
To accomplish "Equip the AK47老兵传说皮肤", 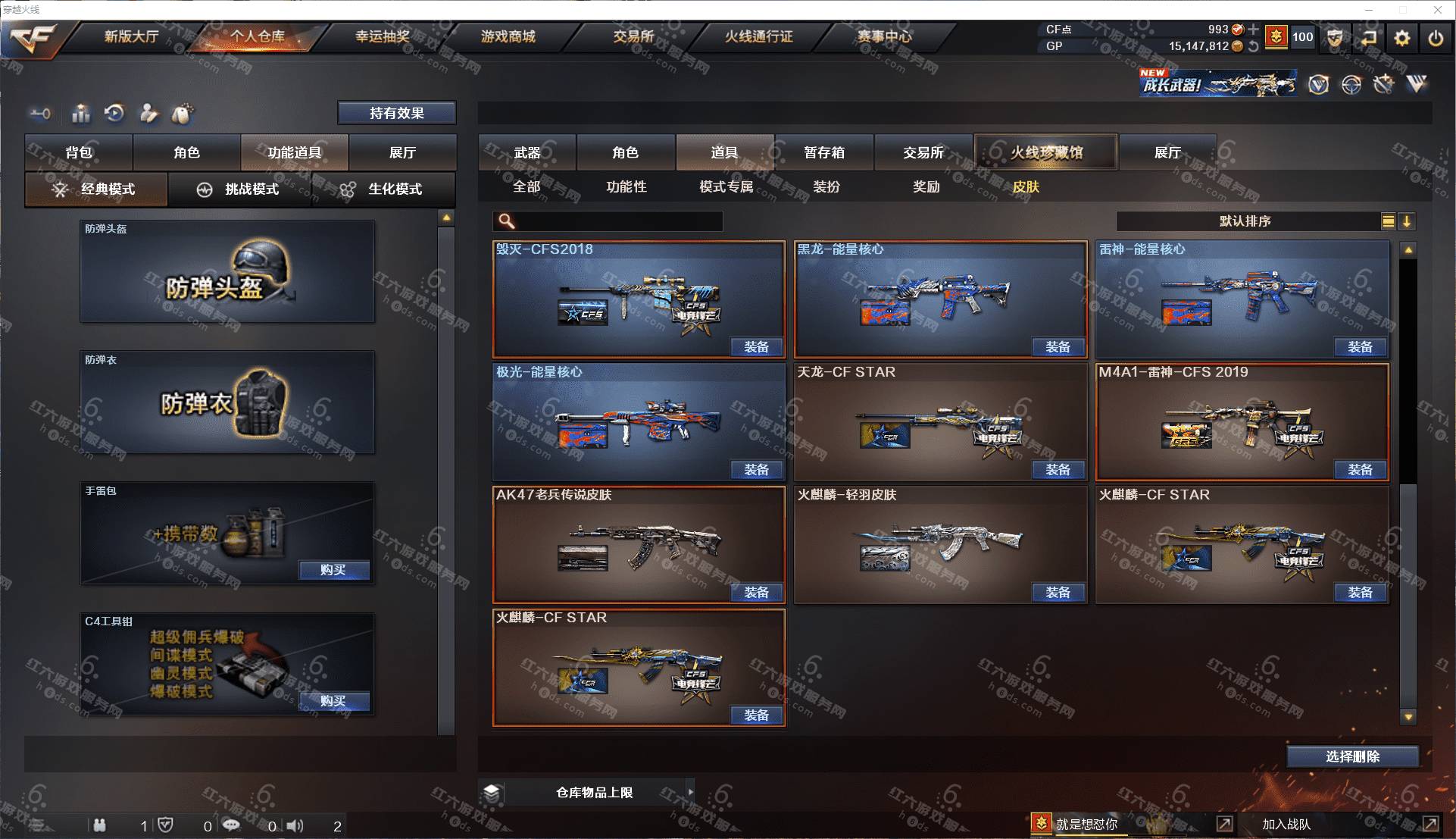I will (756, 593).
